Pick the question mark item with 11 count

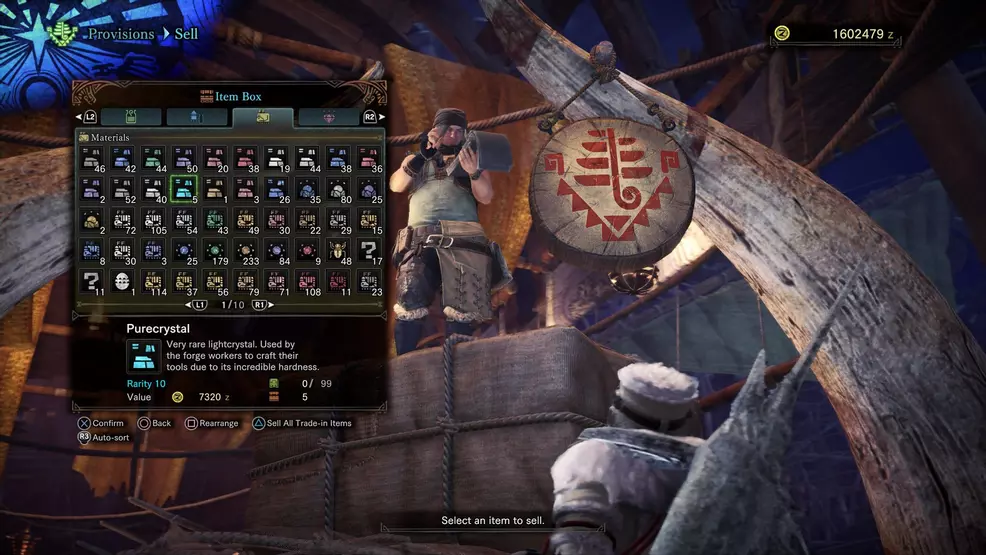point(92,282)
